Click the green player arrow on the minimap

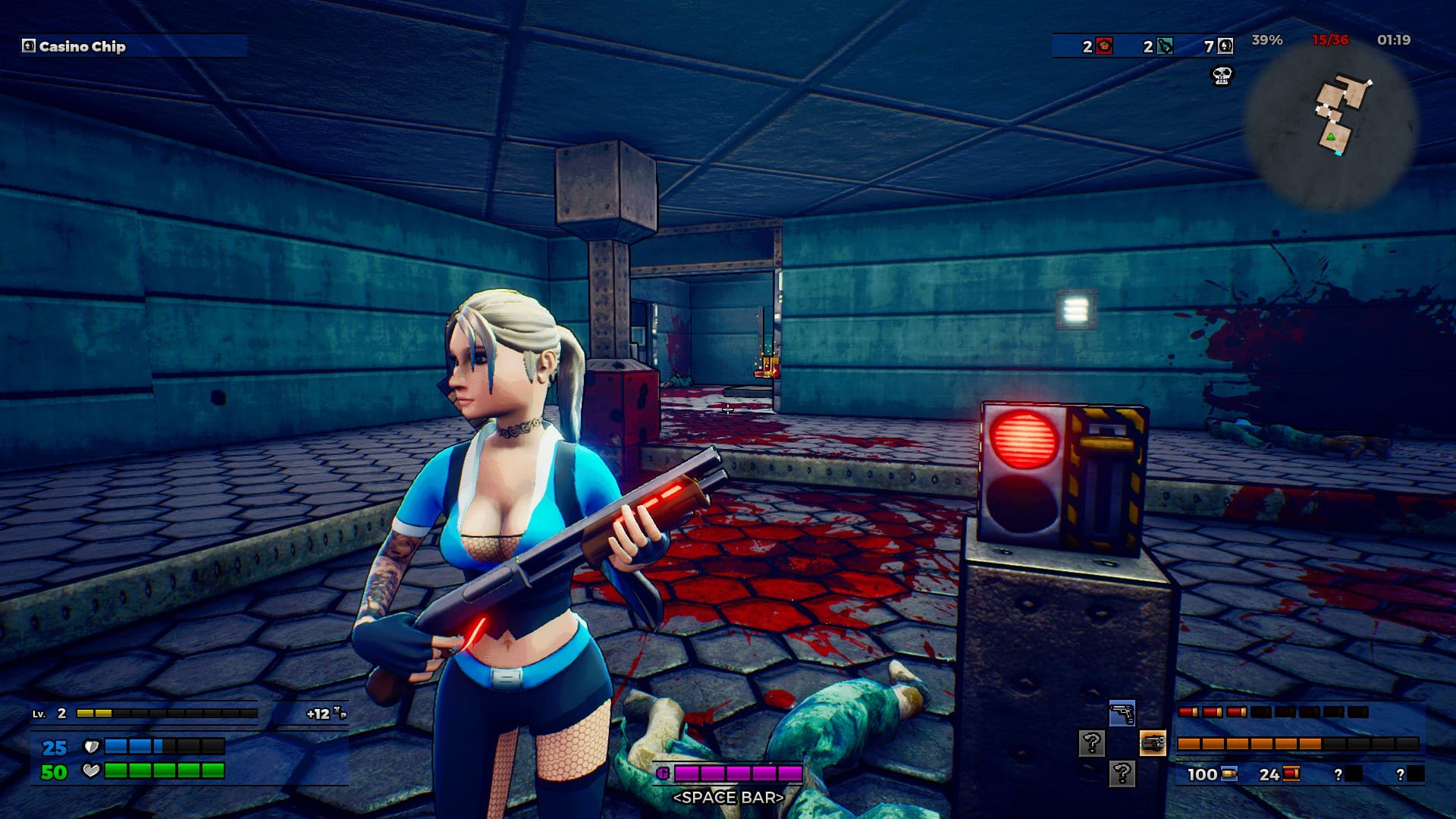(x=1330, y=136)
